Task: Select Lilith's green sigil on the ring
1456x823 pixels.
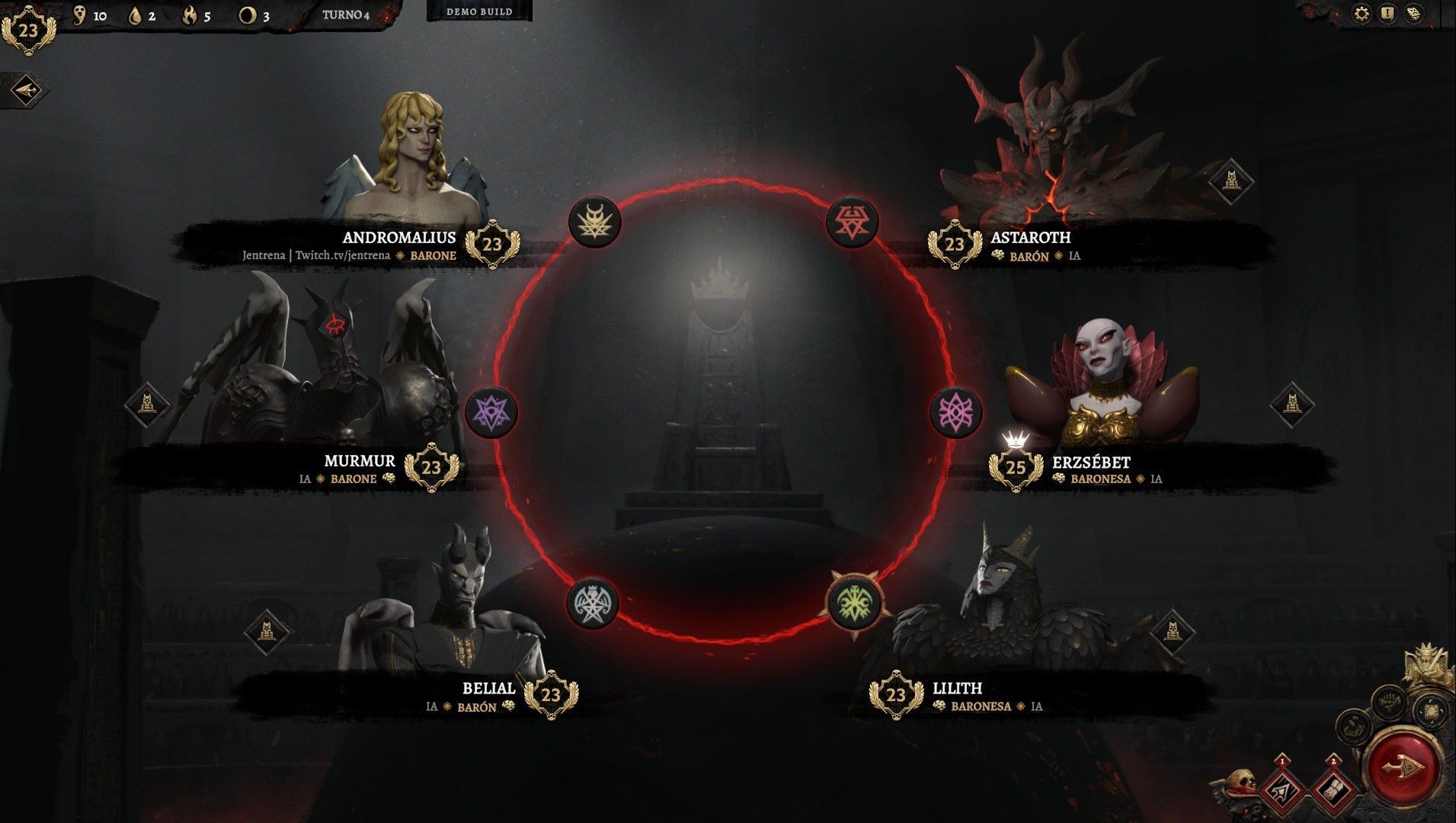Action: 854,603
